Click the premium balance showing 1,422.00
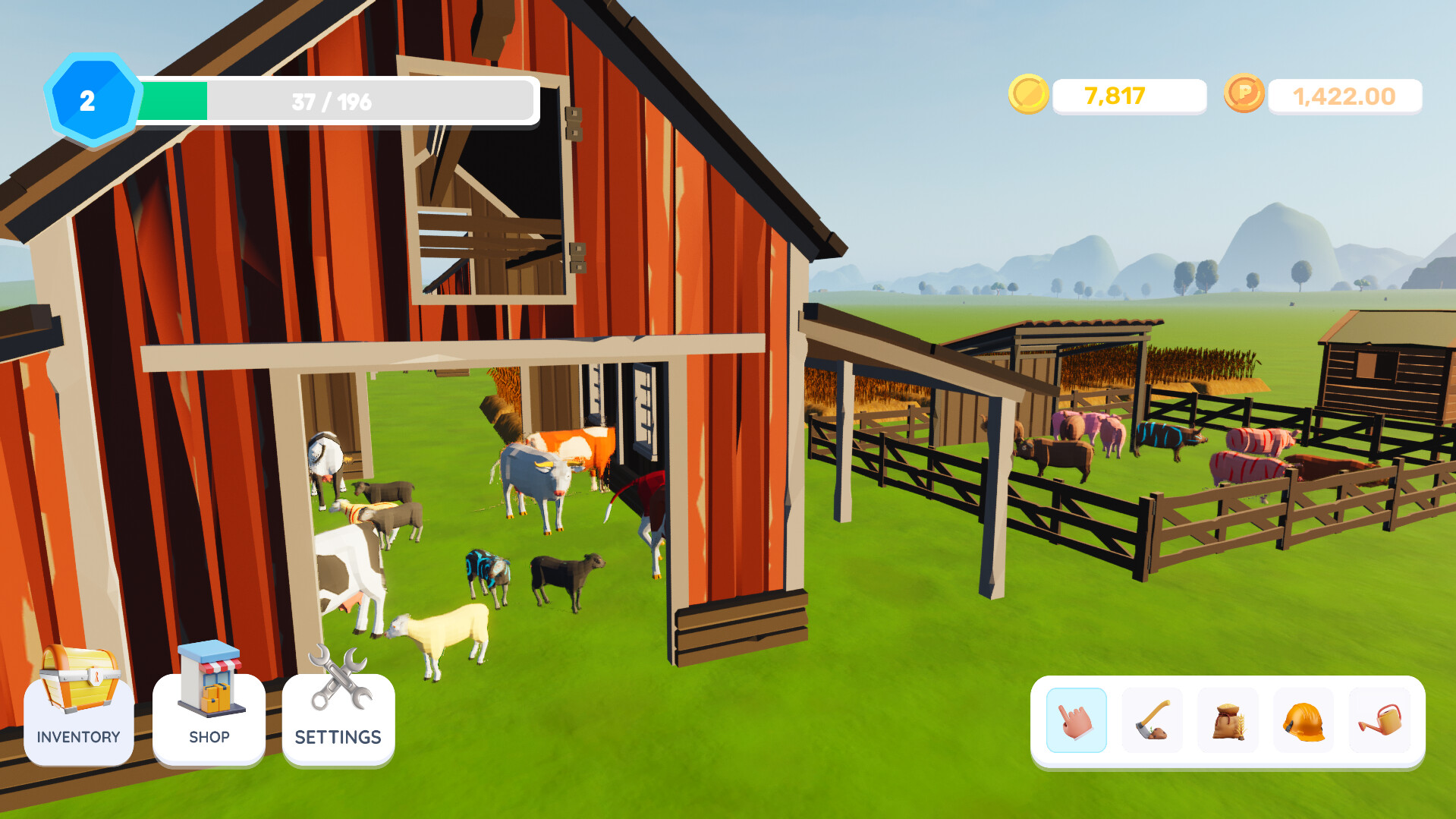 (1343, 96)
